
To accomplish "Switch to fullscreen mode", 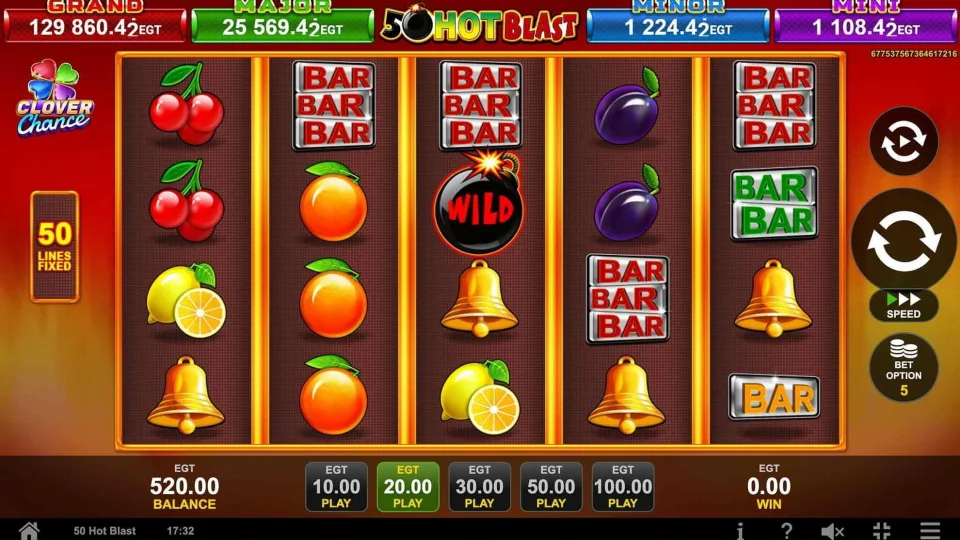I will [881, 530].
